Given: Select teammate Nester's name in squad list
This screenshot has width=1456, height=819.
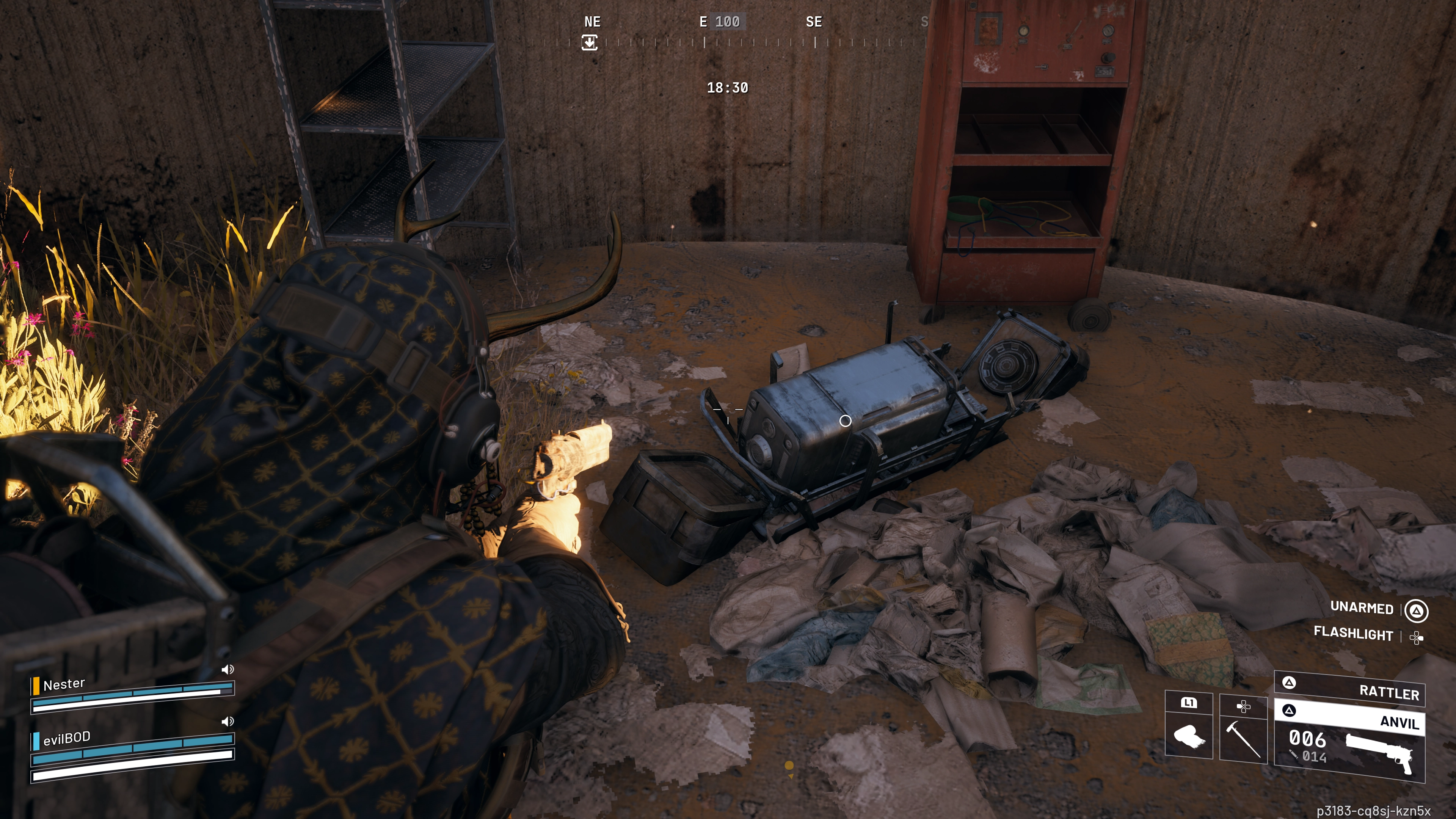Looking at the screenshot, I should (x=64, y=684).
